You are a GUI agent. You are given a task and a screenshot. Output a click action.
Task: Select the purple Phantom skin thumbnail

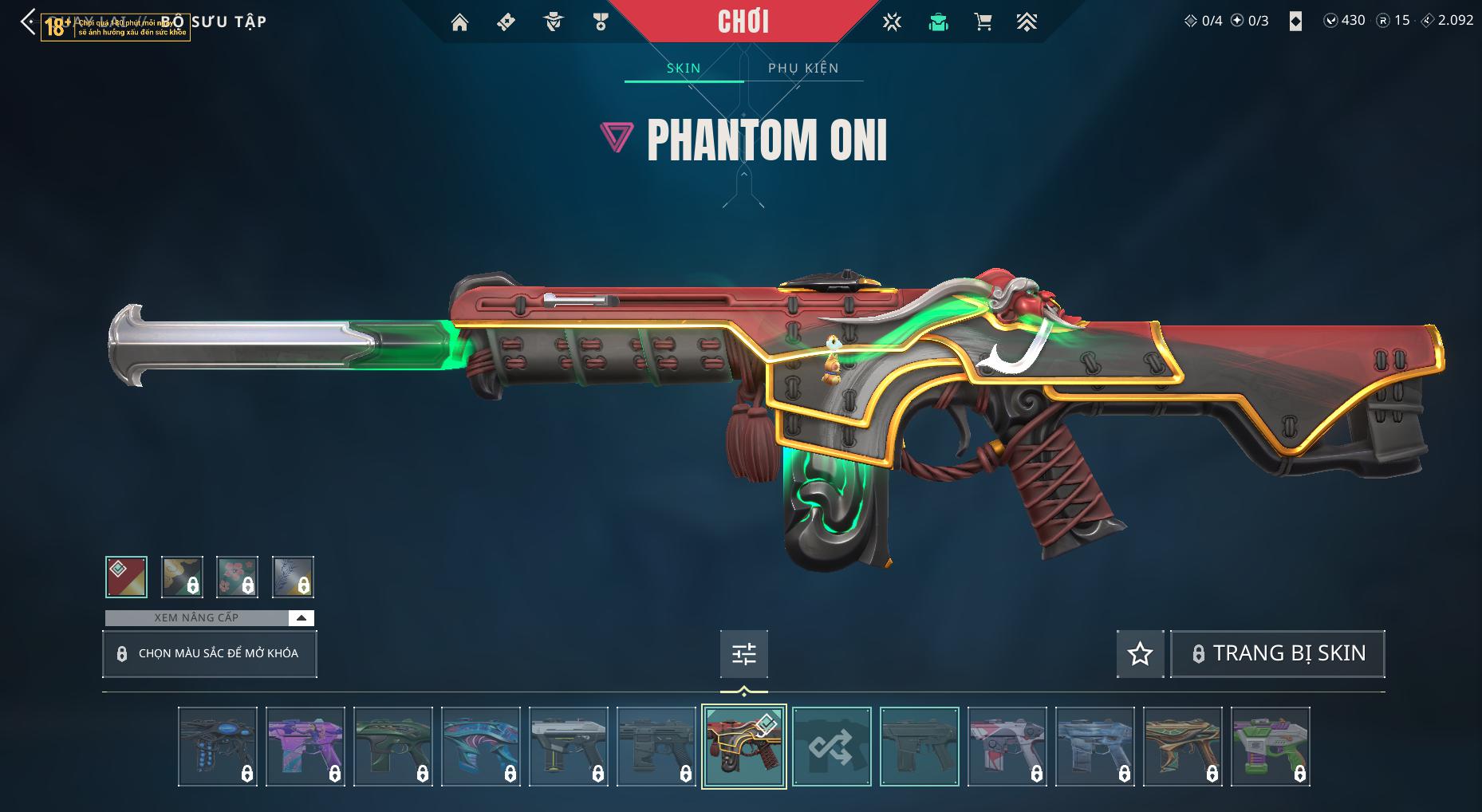click(305, 747)
